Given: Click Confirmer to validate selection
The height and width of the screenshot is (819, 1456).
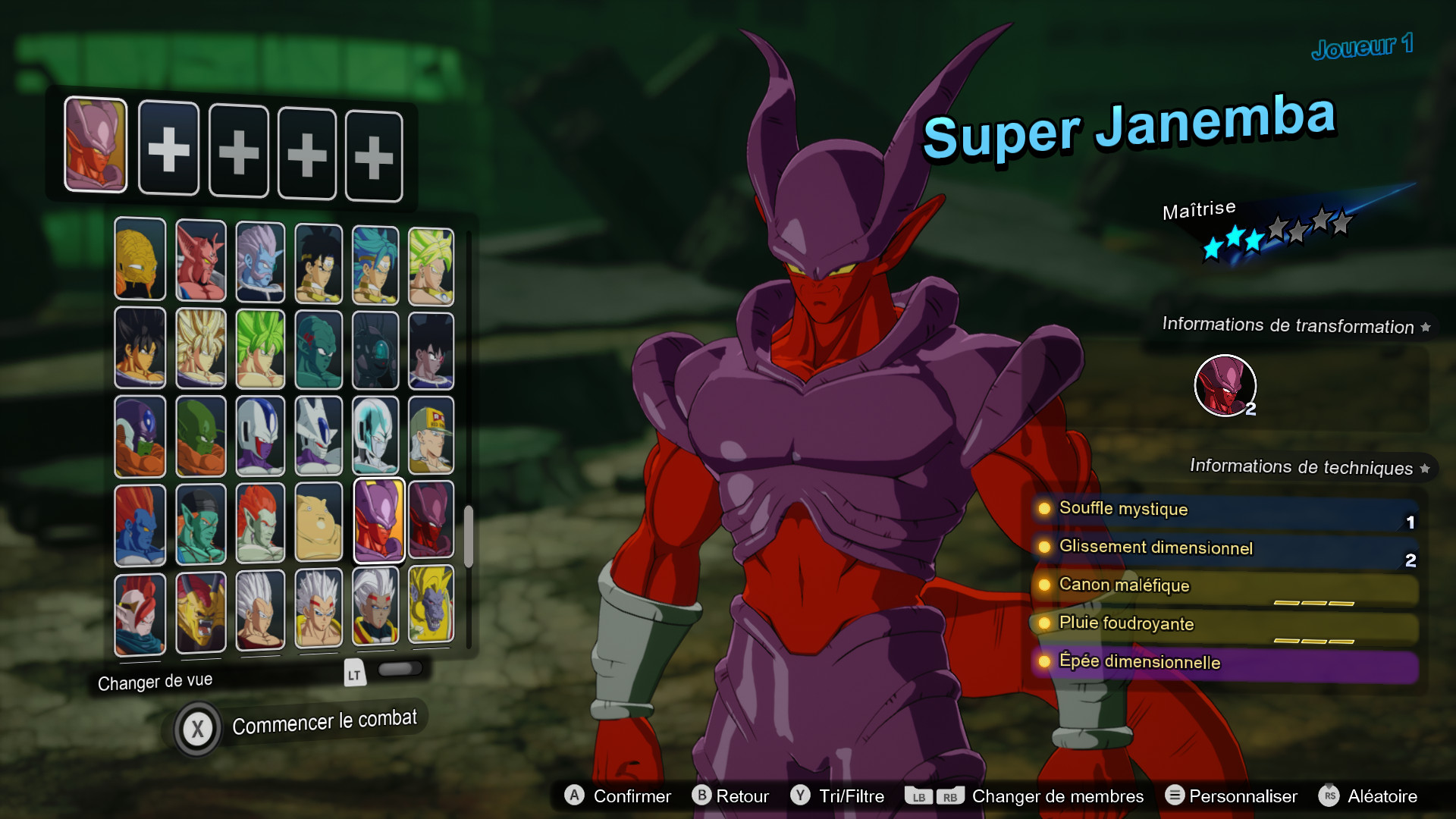Looking at the screenshot, I should pyautogui.click(x=632, y=796).
